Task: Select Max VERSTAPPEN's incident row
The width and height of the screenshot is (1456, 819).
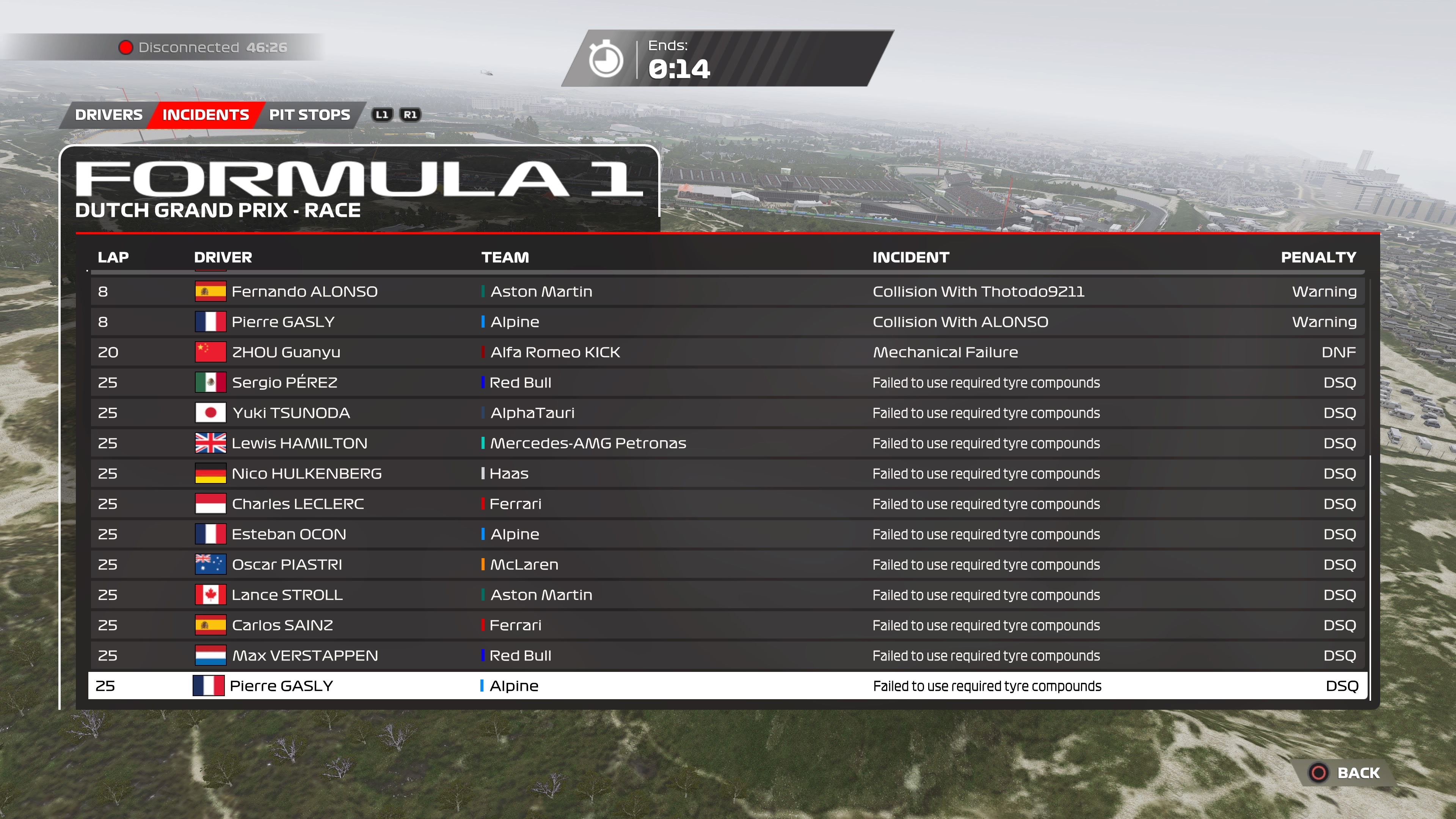Action: (x=727, y=656)
